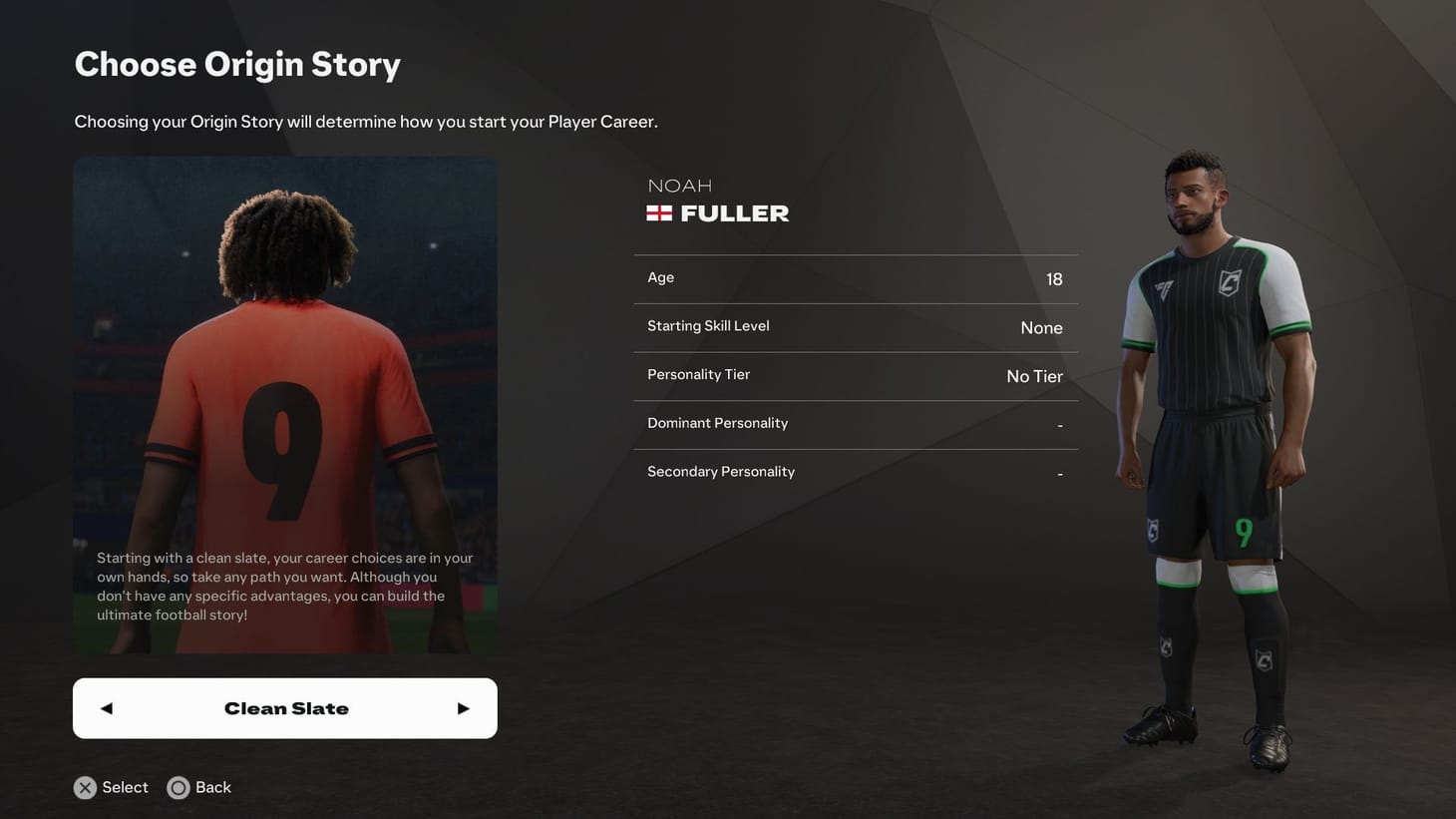
Task: Click the Starting Skill Level row
Action: (x=855, y=326)
